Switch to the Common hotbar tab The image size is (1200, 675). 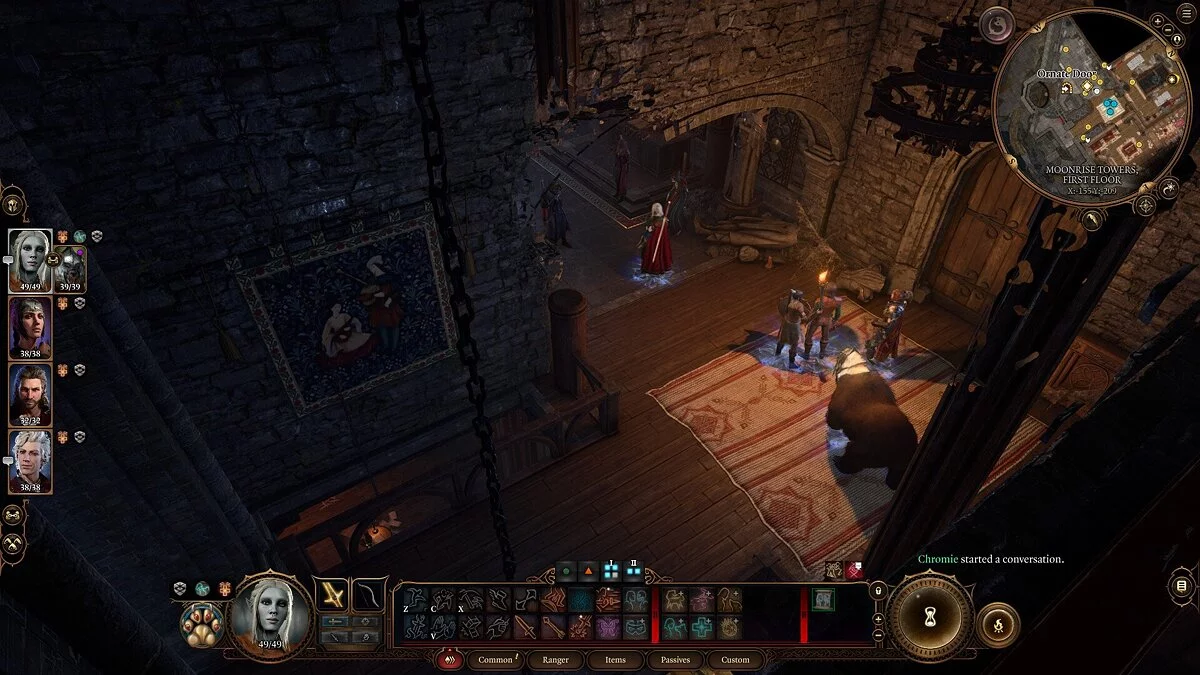point(496,660)
